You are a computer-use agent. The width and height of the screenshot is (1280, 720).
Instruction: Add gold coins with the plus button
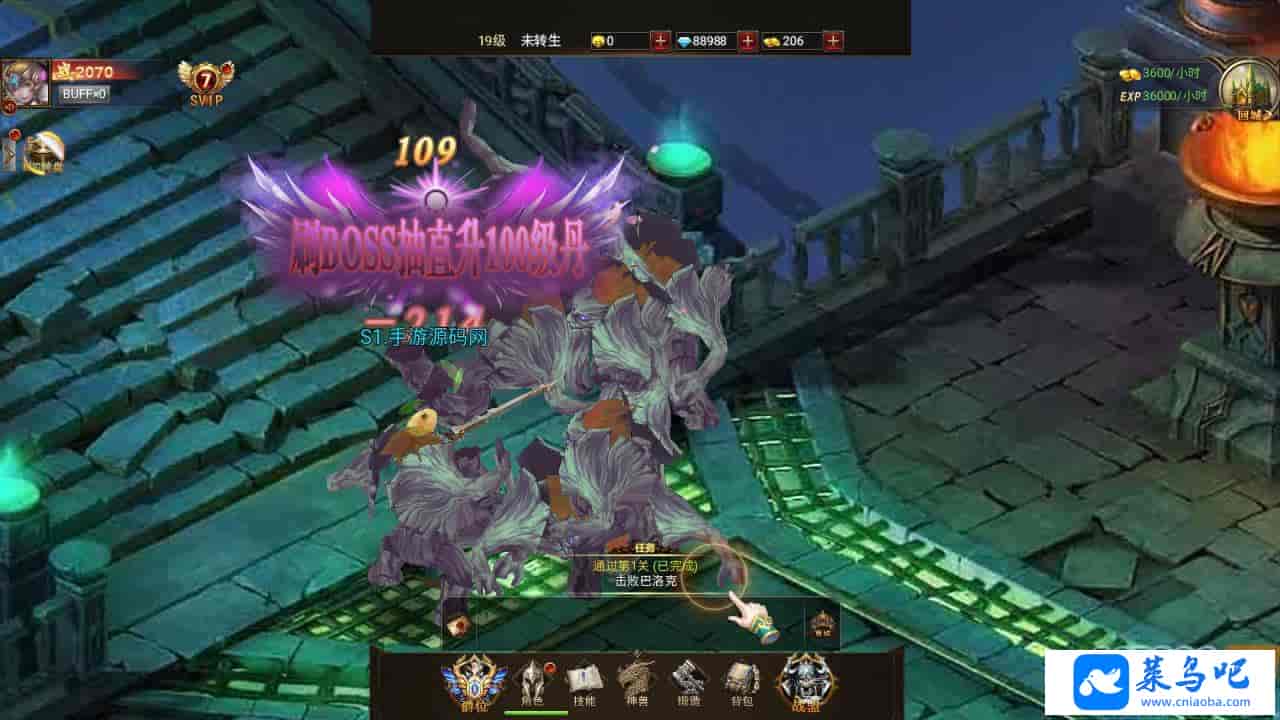point(833,41)
